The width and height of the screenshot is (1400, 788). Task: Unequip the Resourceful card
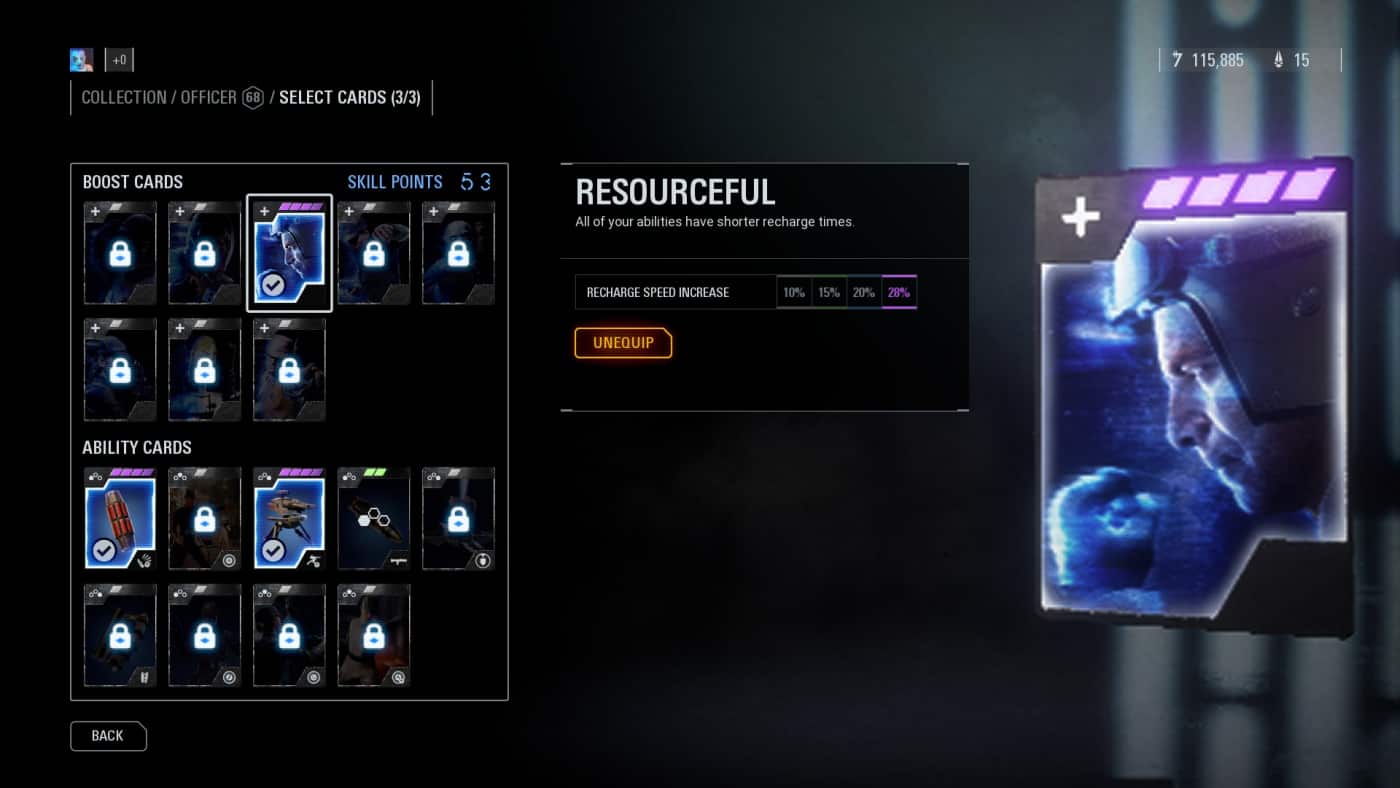[623, 343]
